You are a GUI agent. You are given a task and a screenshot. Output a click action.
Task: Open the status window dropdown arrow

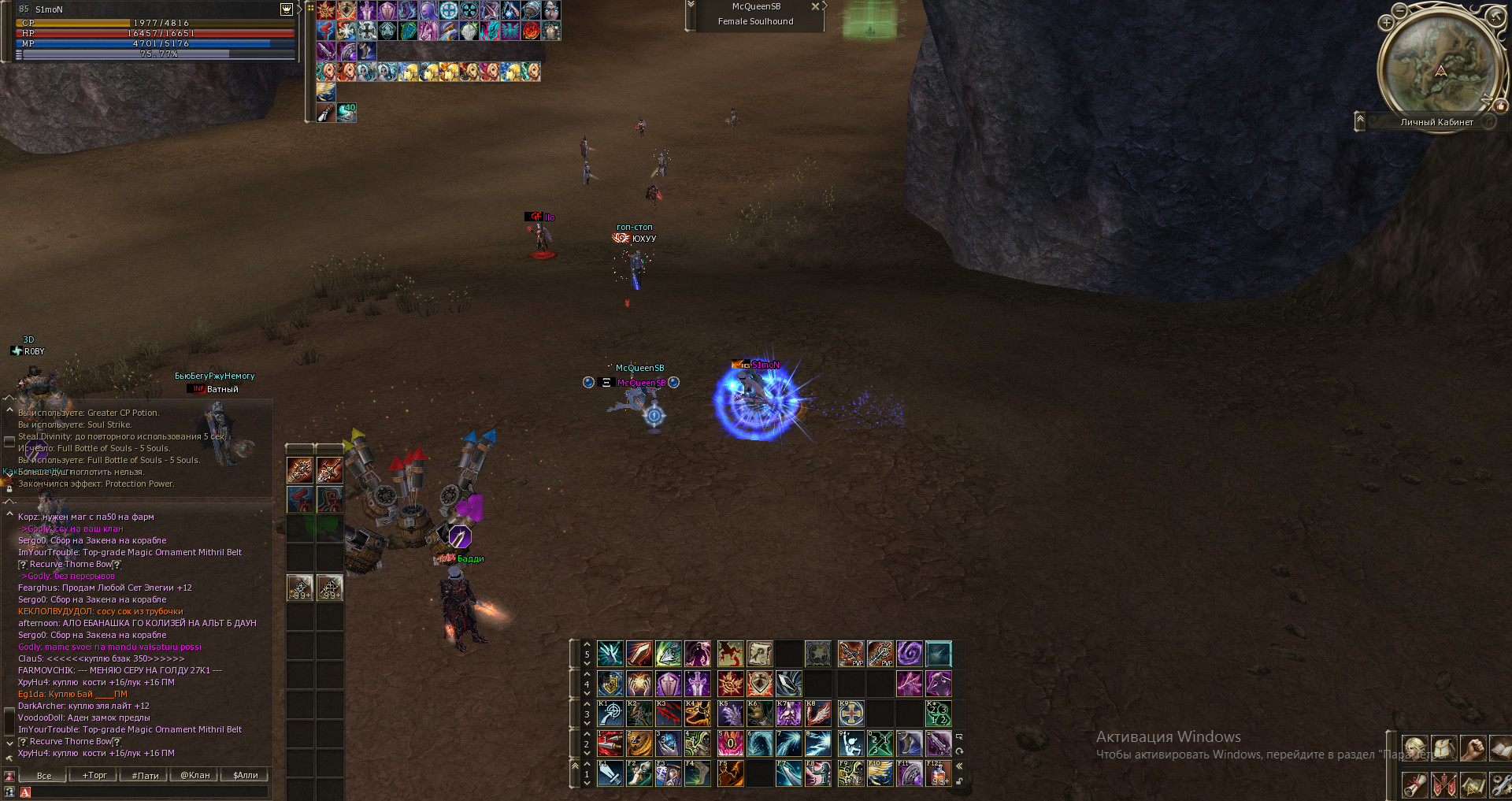(287, 9)
